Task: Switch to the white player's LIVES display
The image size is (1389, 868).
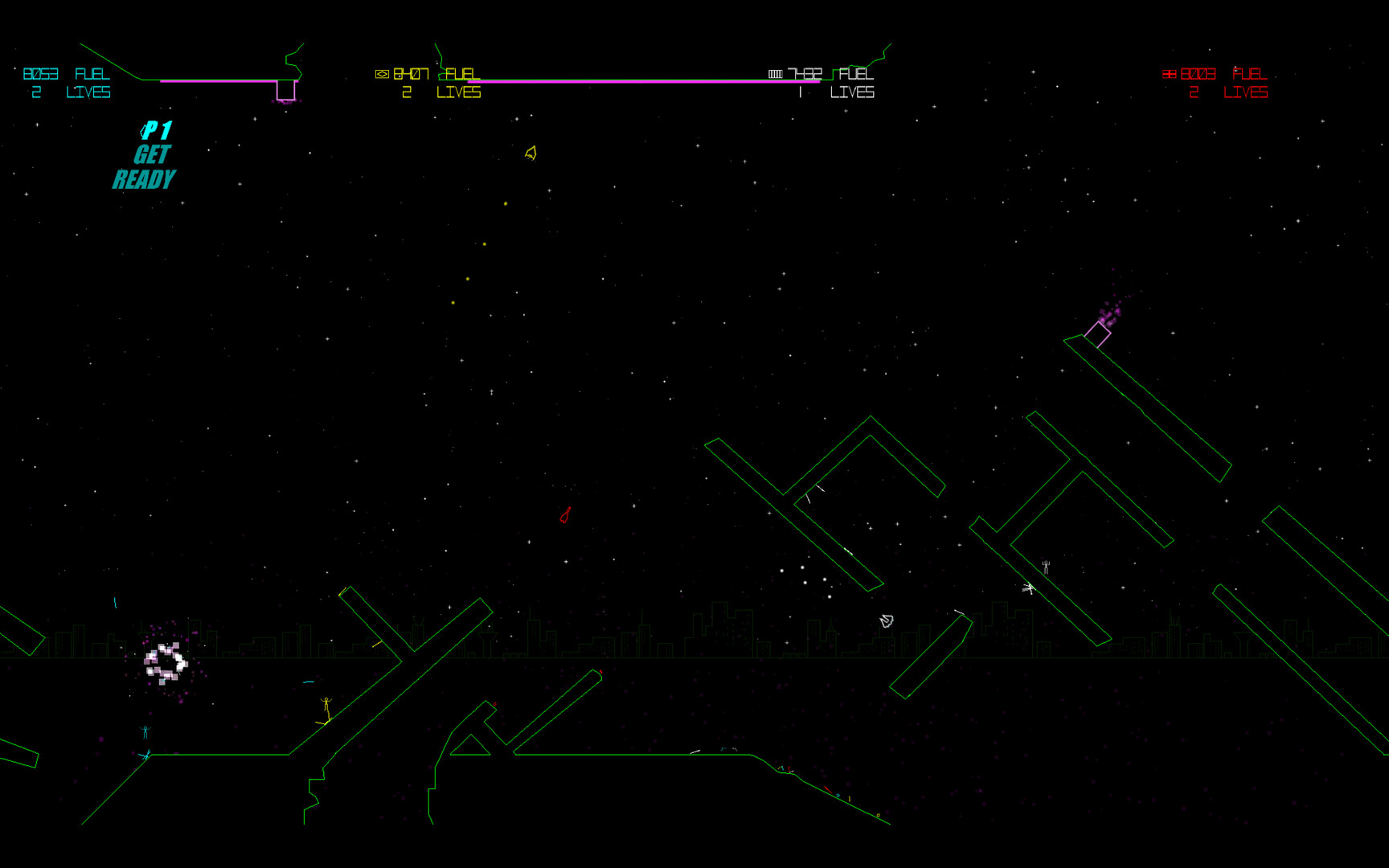Action: click(x=852, y=92)
